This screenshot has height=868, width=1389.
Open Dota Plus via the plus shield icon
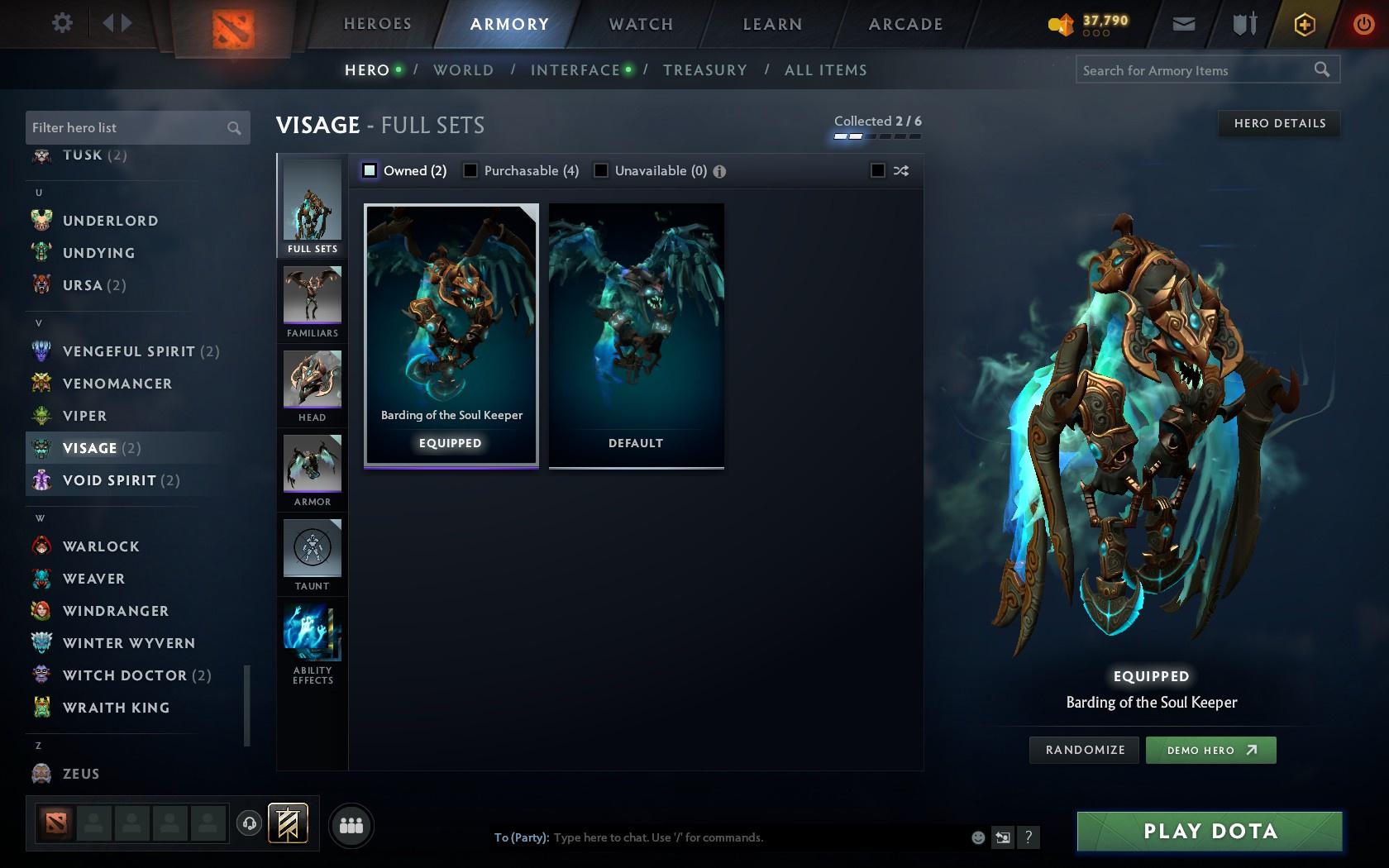[x=1304, y=24]
